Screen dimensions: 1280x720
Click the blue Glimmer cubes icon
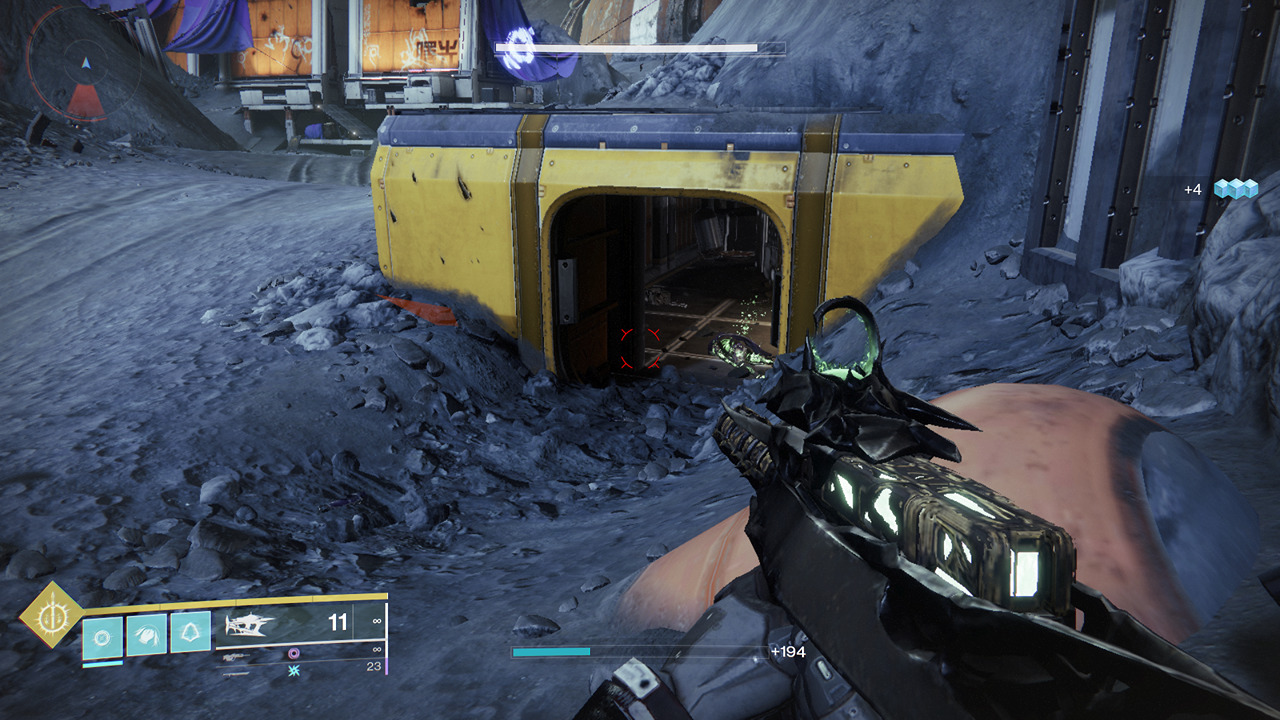point(1235,189)
